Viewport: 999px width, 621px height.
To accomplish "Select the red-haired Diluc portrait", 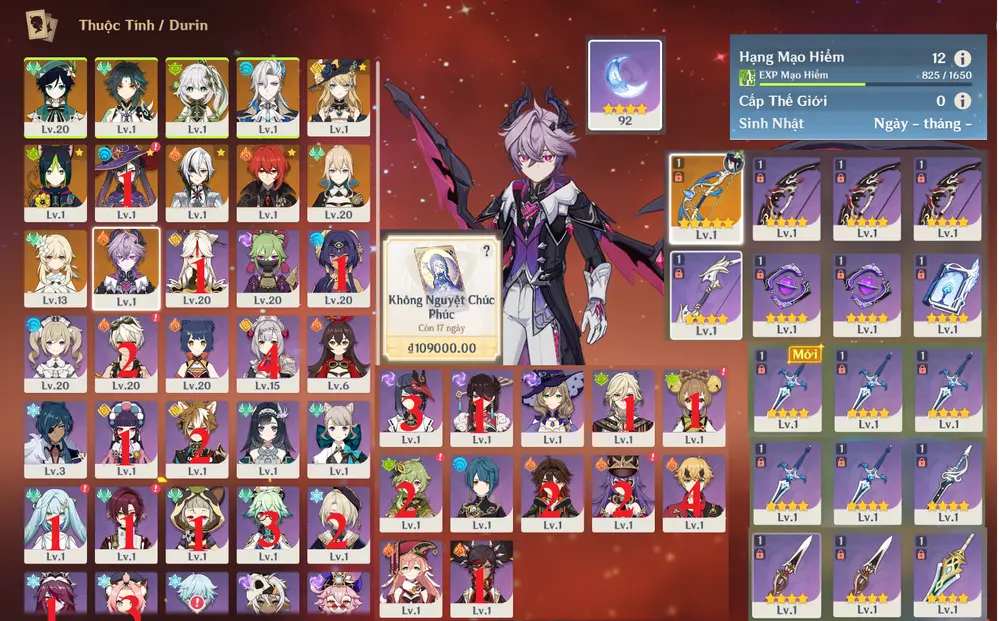I will 268,184.
